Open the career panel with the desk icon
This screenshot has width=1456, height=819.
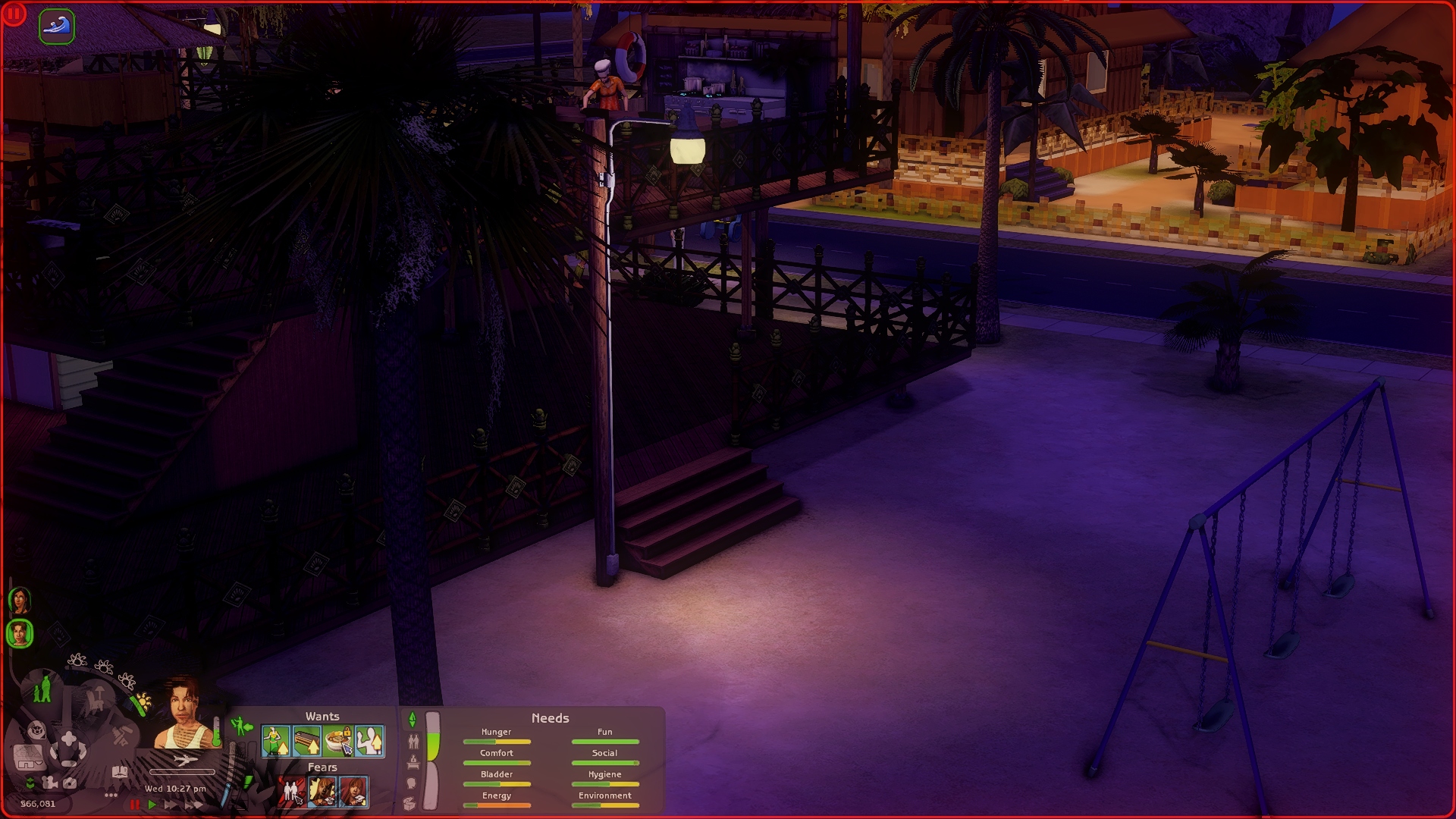(413, 762)
